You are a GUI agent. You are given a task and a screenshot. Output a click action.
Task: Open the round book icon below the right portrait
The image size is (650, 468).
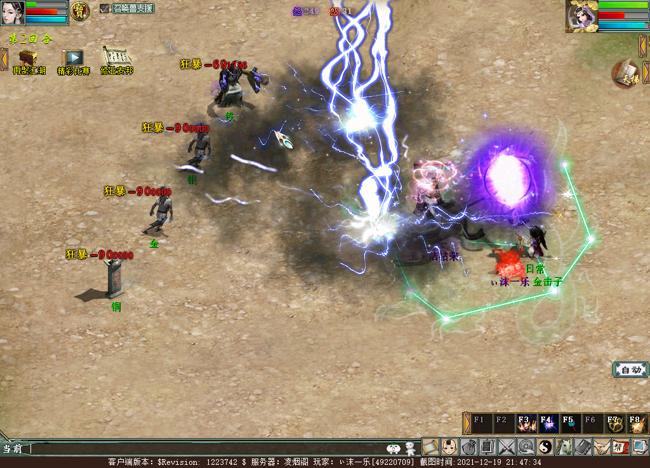click(627, 73)
